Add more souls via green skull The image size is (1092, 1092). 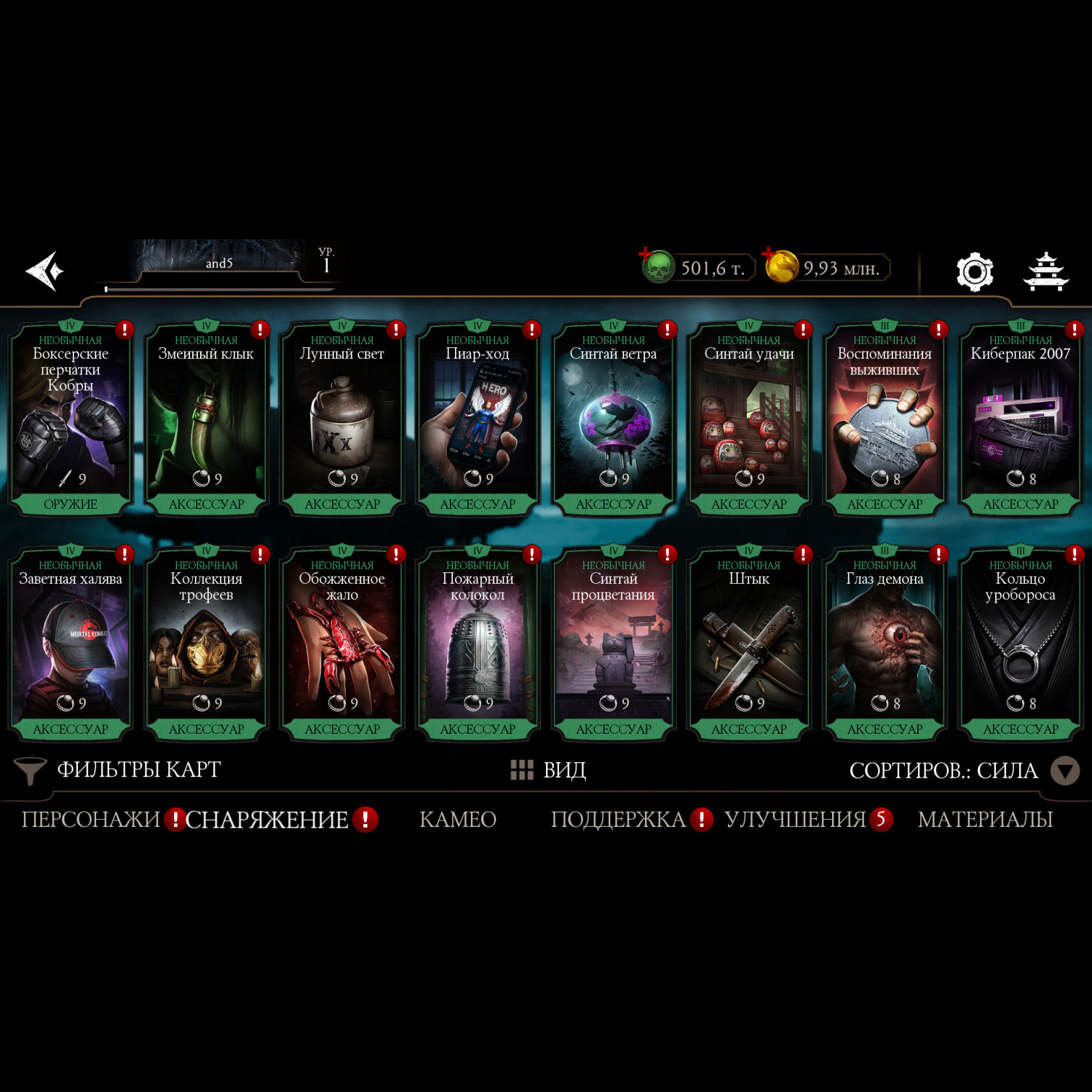pos(657,266)
